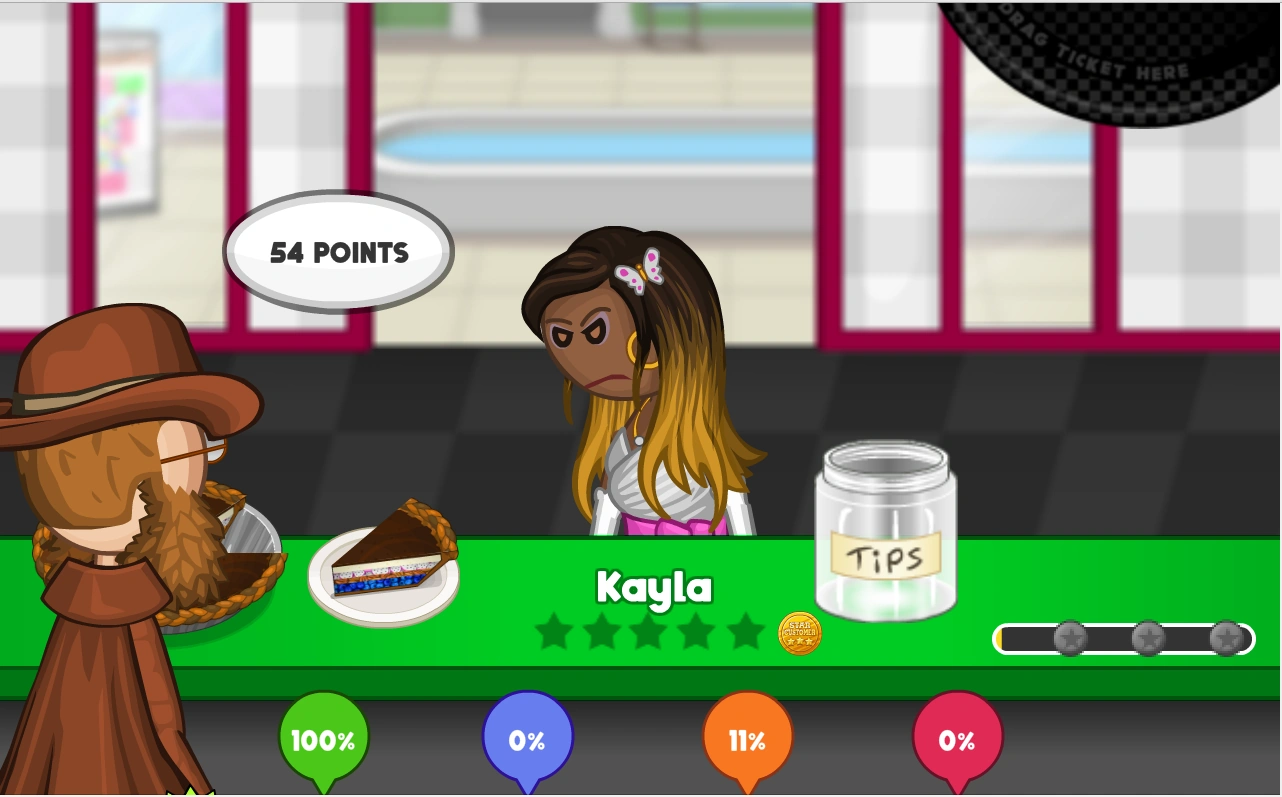1282x797 pixels.
Task: Select the first green rating star
Action: [x=554, y=633]
